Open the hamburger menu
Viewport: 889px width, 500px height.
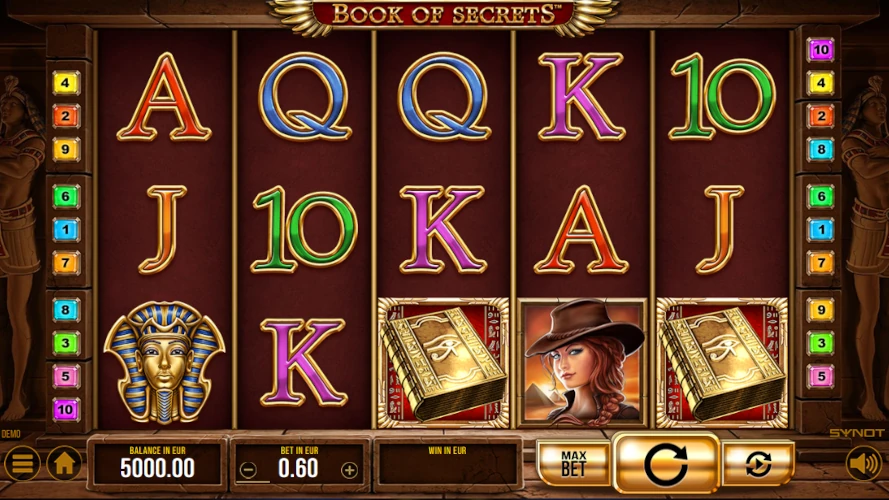click(22, 463)
